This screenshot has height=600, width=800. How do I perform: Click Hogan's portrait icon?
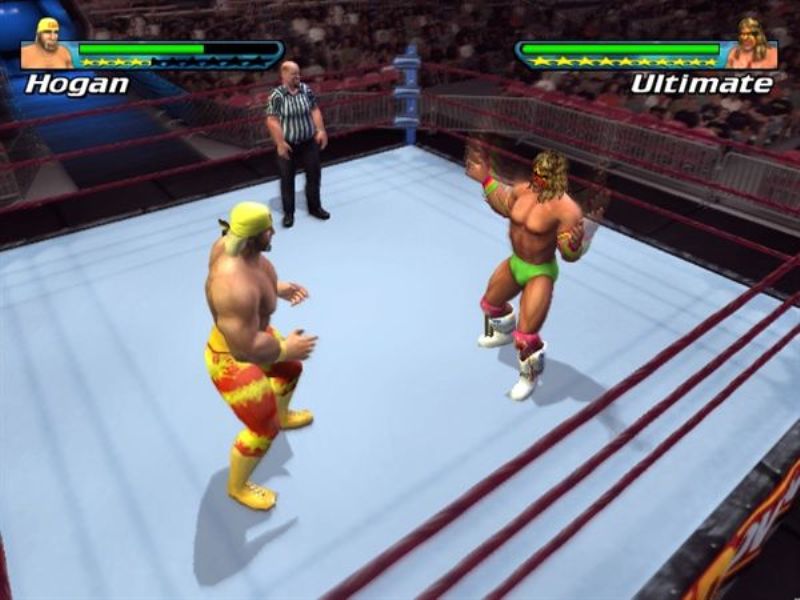pyautogui.click(x=47, y=45)
